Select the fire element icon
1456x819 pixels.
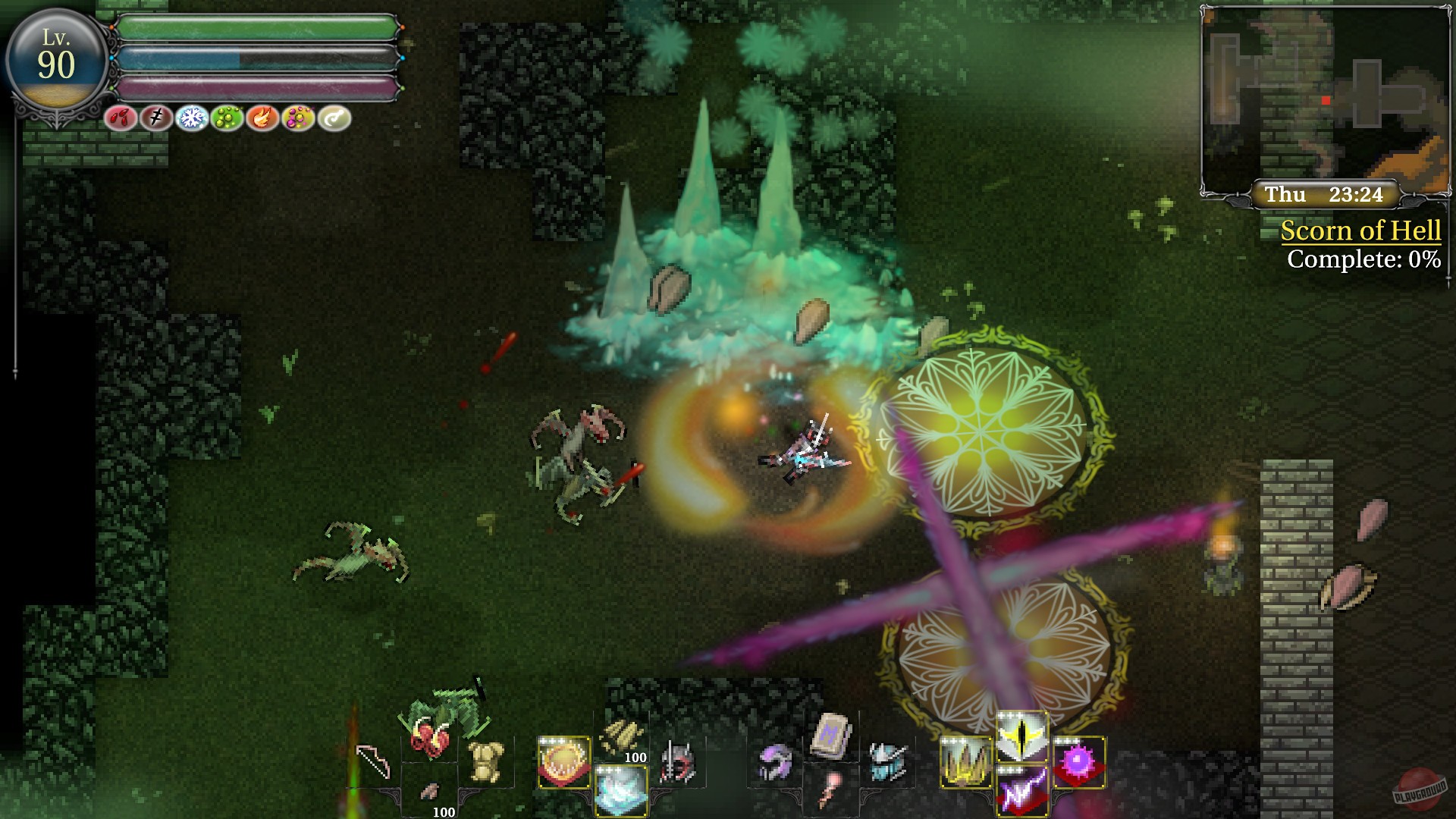click(264, 118)
